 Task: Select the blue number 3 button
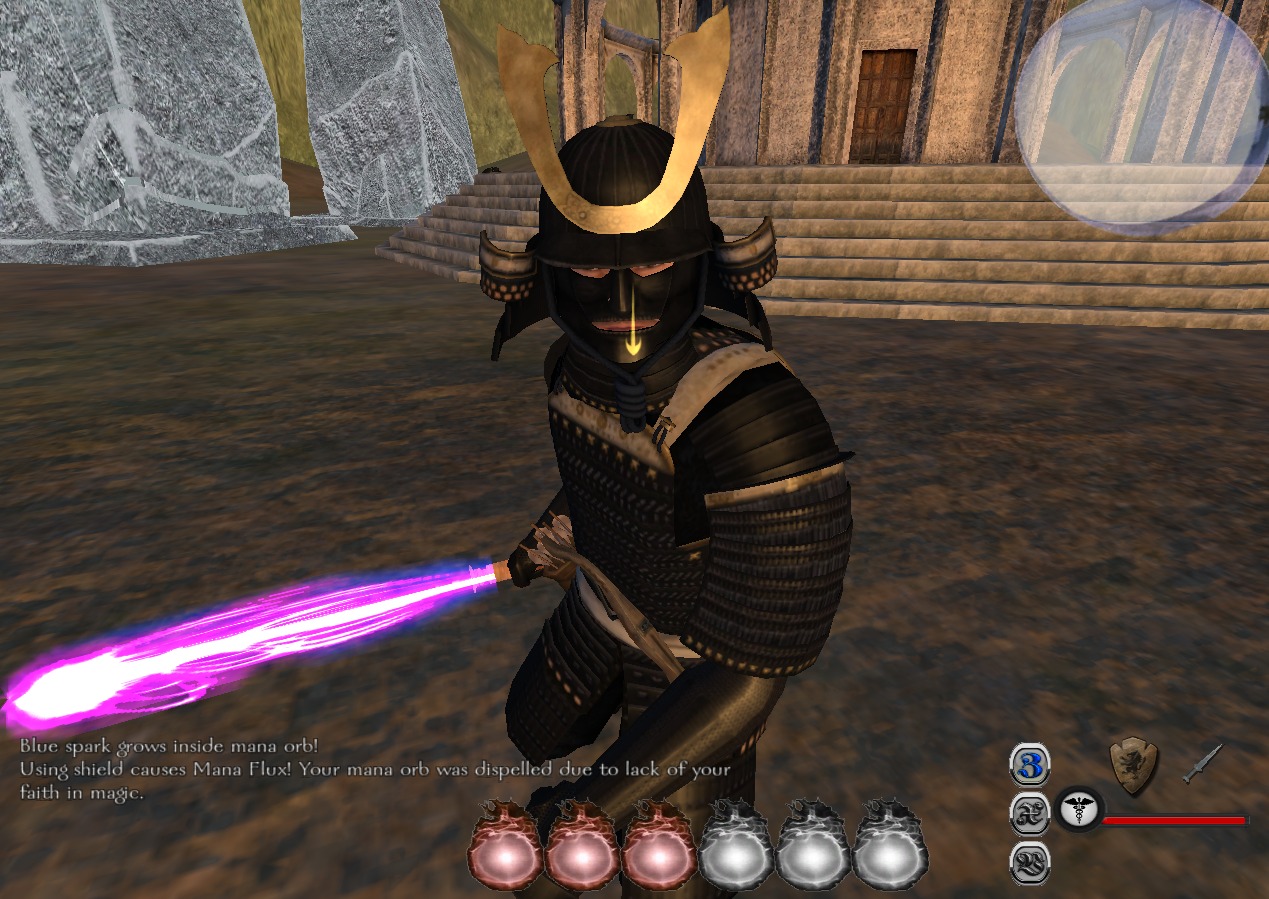click(x=1029, y=765)
